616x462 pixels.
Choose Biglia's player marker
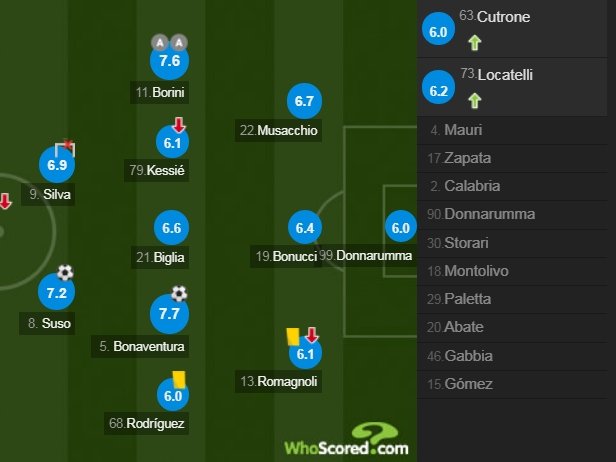click(x=171, y=229)
